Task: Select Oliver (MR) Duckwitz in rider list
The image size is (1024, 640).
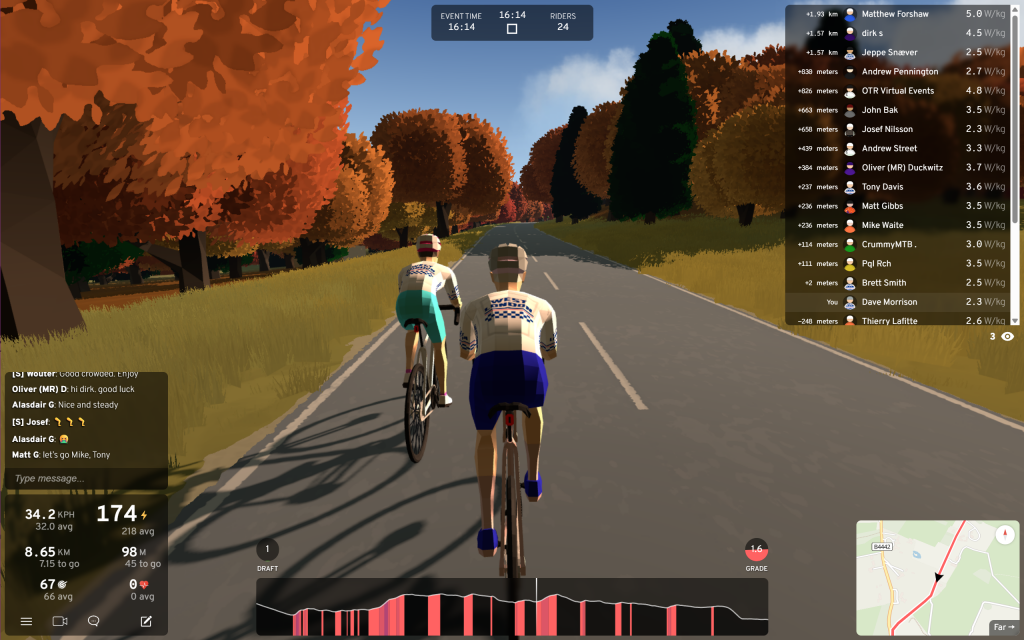Action: [902, 168]
